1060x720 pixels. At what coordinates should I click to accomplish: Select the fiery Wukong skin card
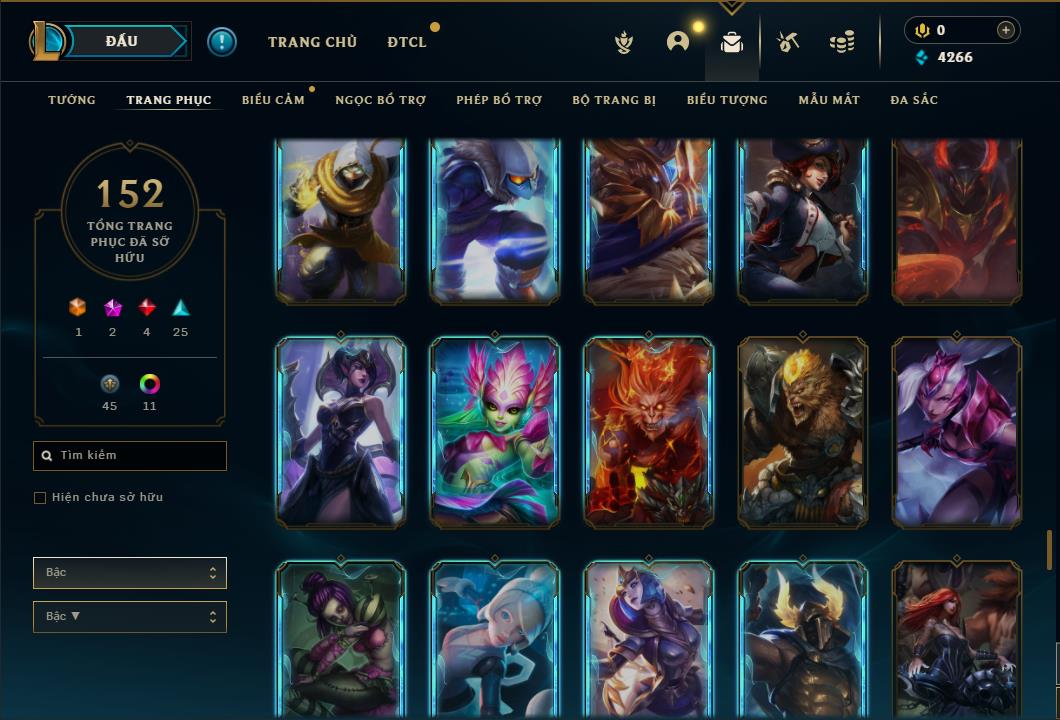(648, 432)
